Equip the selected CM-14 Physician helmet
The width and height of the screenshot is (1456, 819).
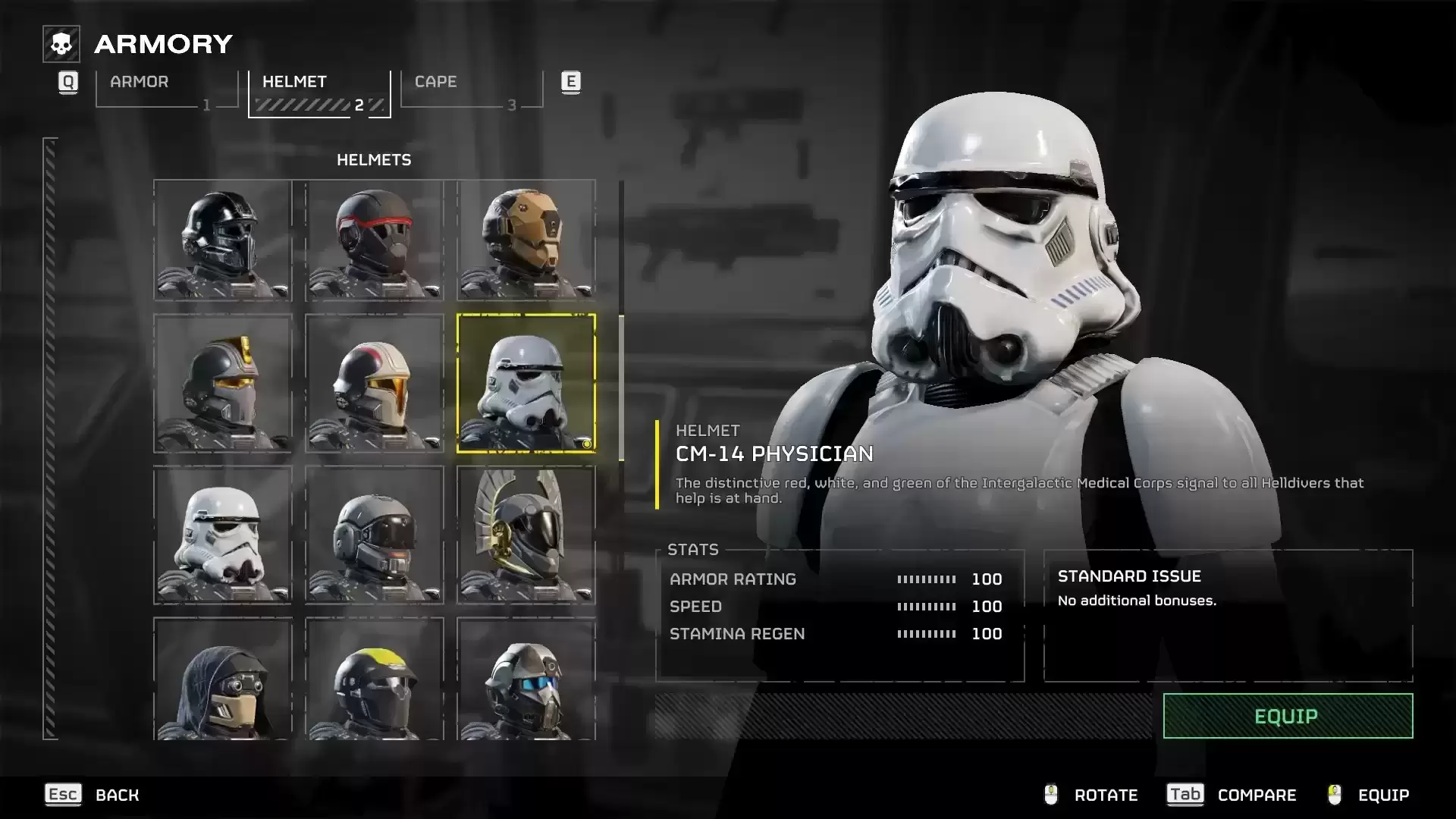click(x=1288, y=716)
